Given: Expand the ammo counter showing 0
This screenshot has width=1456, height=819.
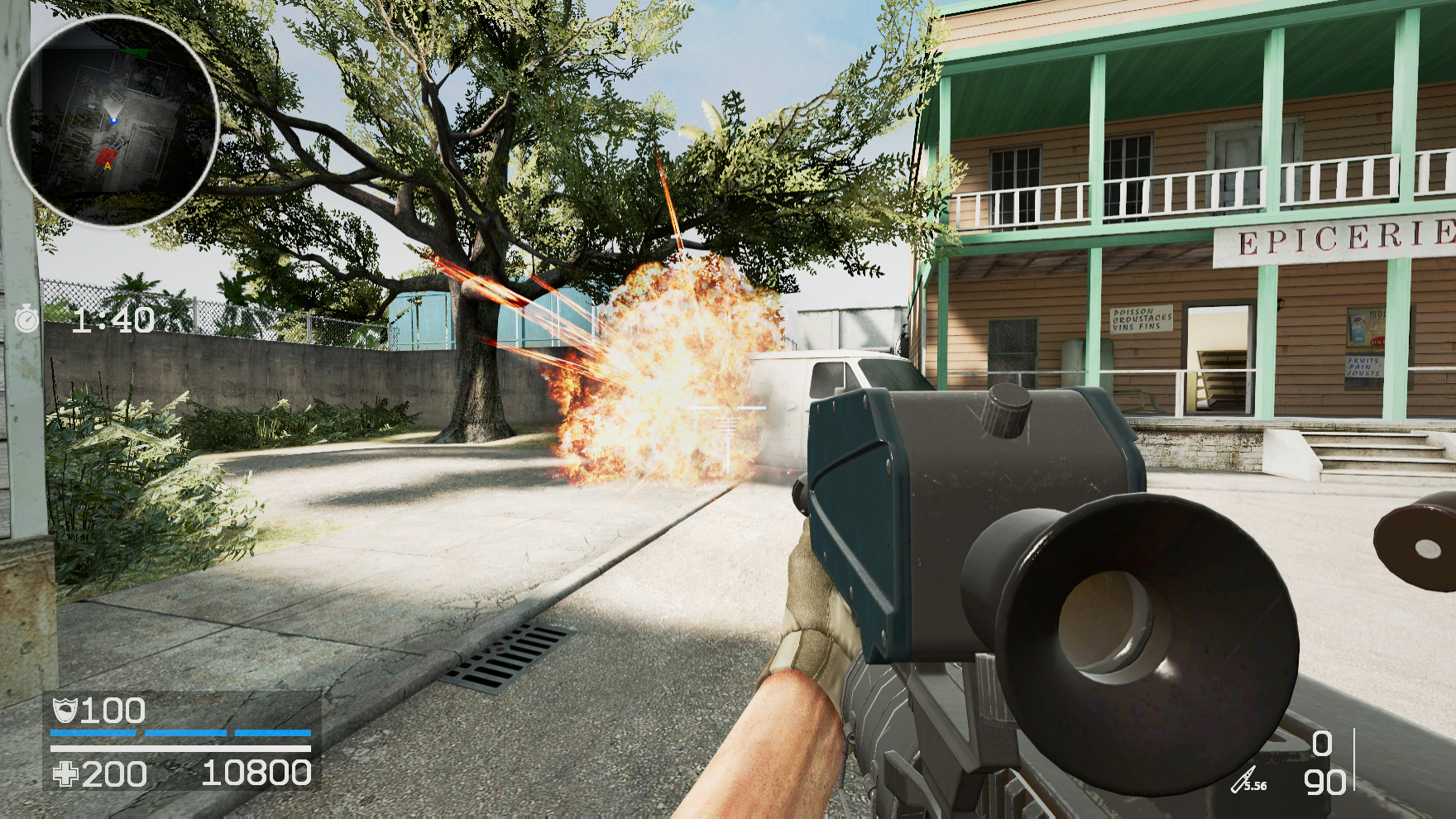Looking at the screenshot, I should click(x=1321, y=744).
